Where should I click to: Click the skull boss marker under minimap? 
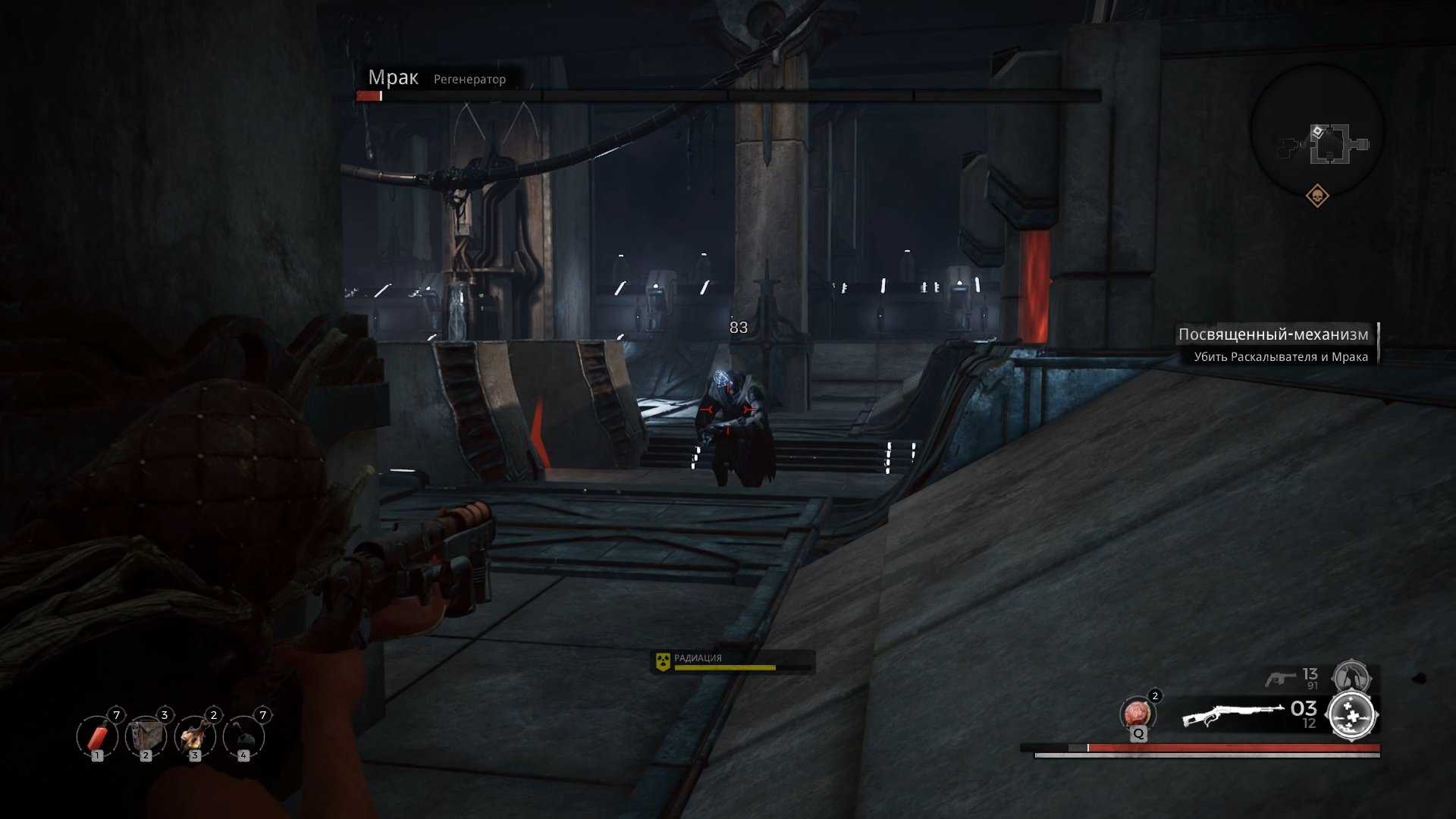(x=1317, y=196)
